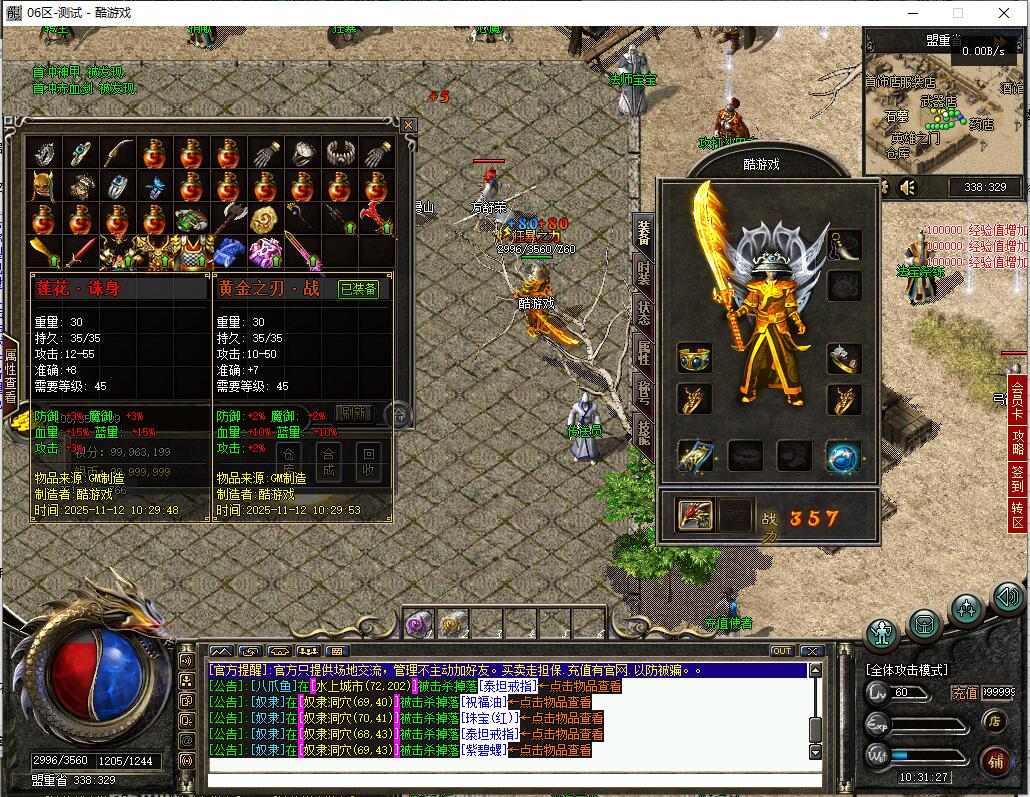Select the equipped horn necklace slot
This screenshot has height=797, width=1030.
(844, 245)
